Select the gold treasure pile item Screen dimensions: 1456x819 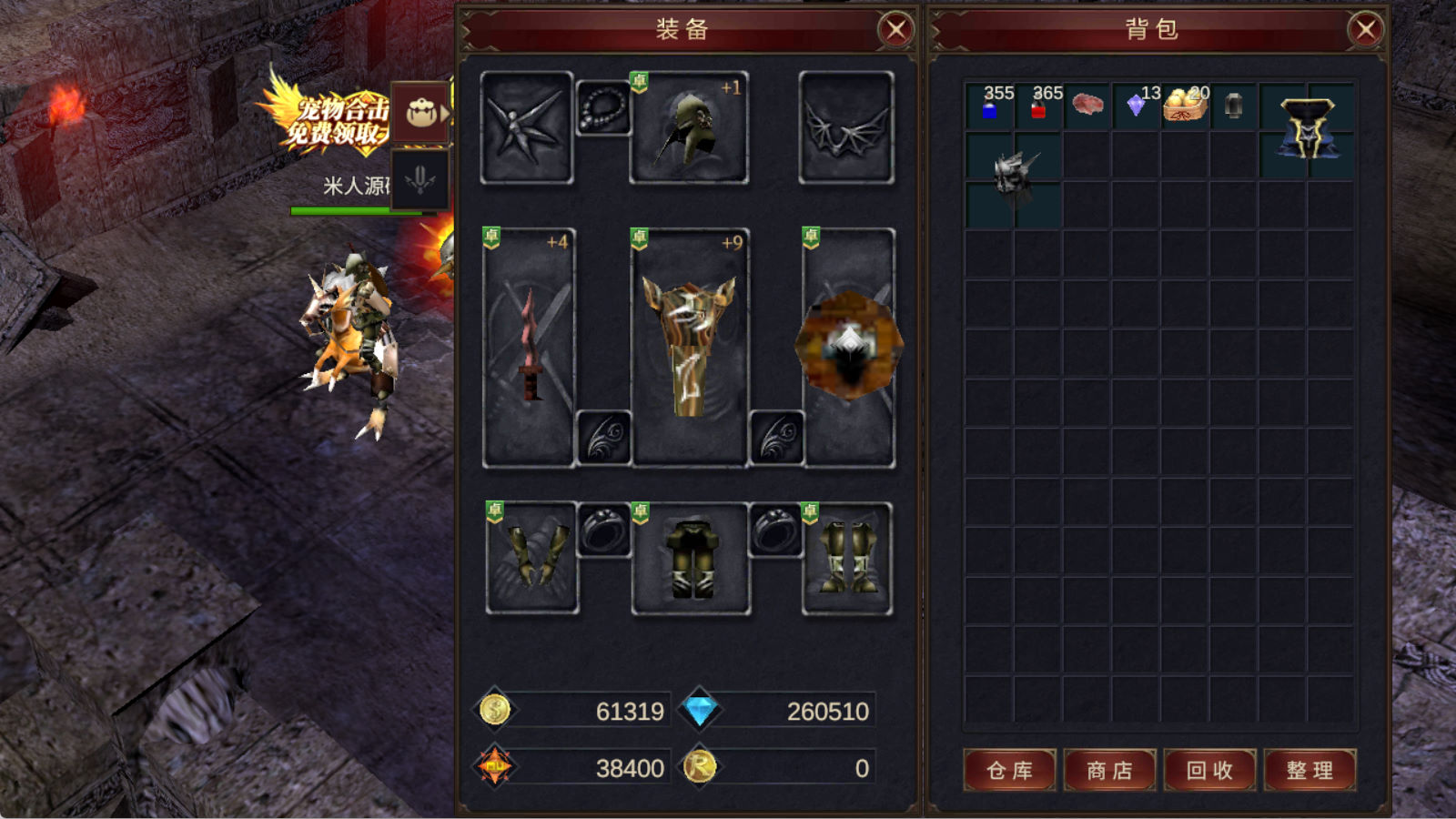(x=1185, y=106)
